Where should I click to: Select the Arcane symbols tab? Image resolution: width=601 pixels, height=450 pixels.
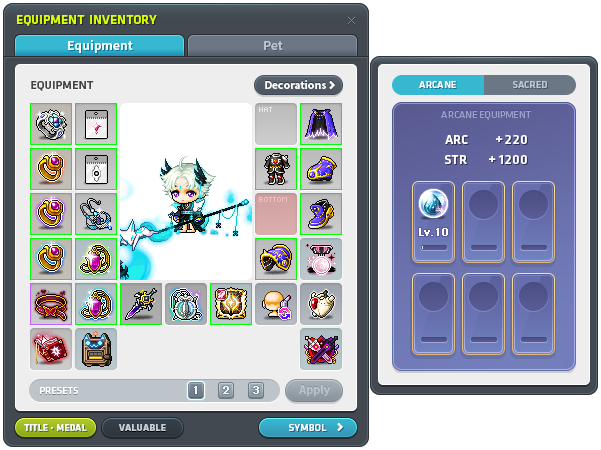tap(438, 85)
